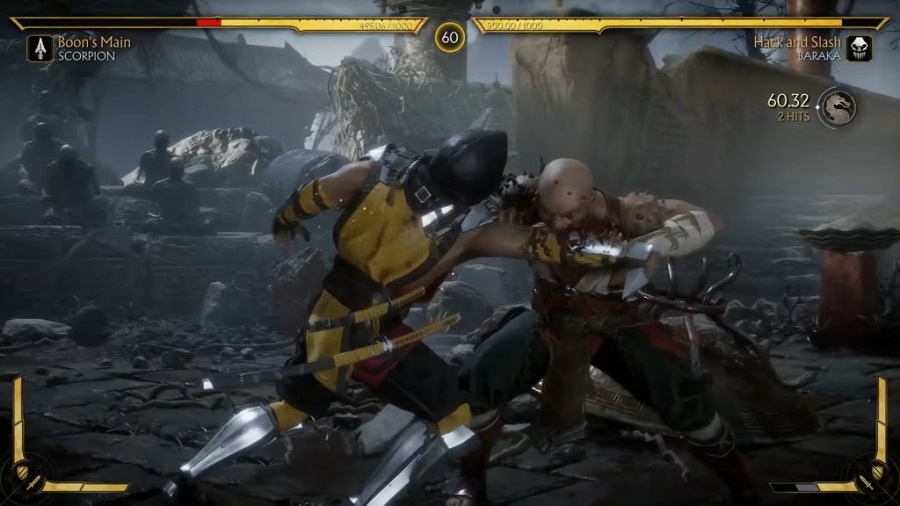The image size is (900, 506).
Task: Click Scorpion's spear variation icon
Action: pos(41,48)
